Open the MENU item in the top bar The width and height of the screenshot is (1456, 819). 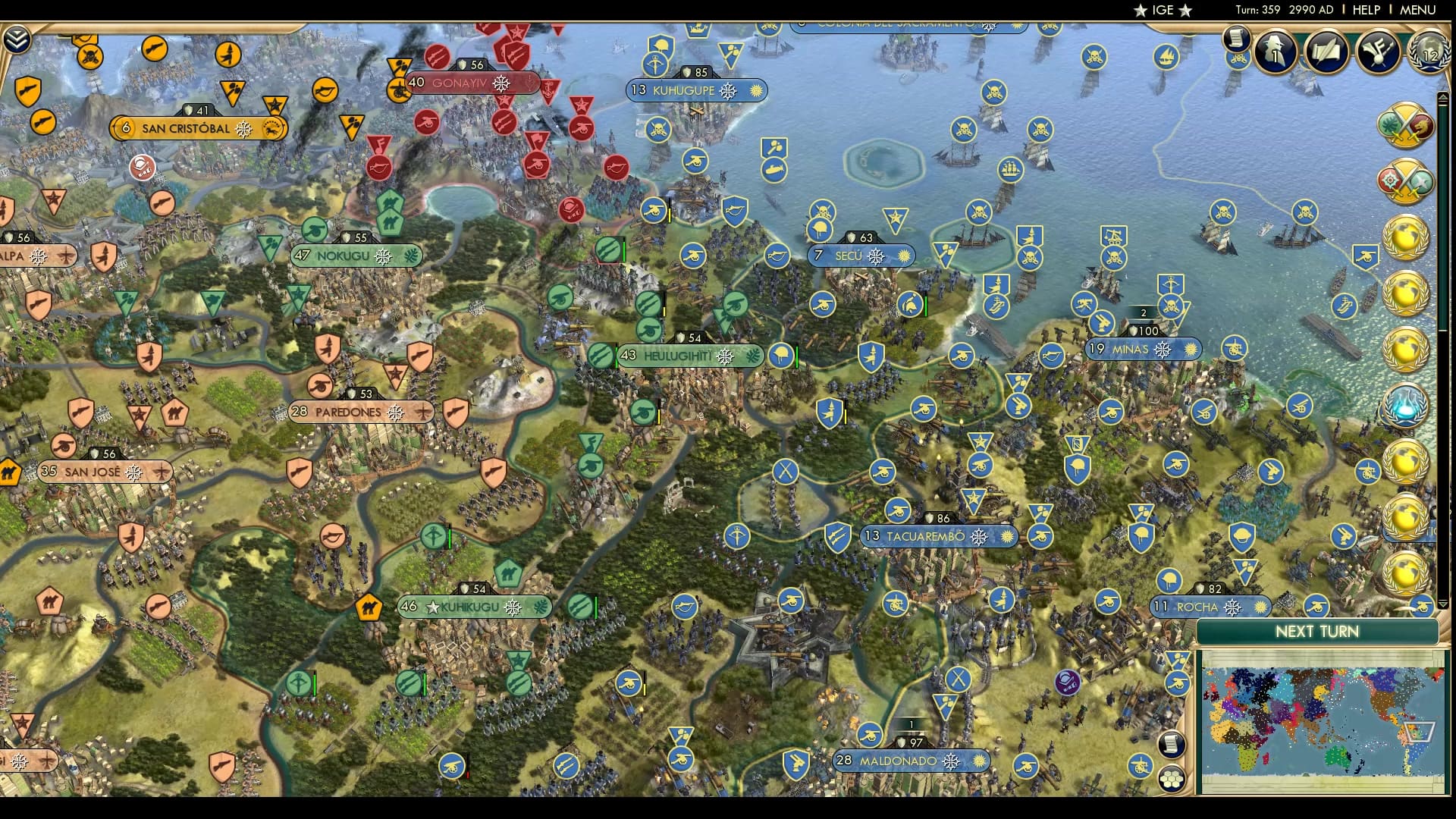[x=1417, y=10]
